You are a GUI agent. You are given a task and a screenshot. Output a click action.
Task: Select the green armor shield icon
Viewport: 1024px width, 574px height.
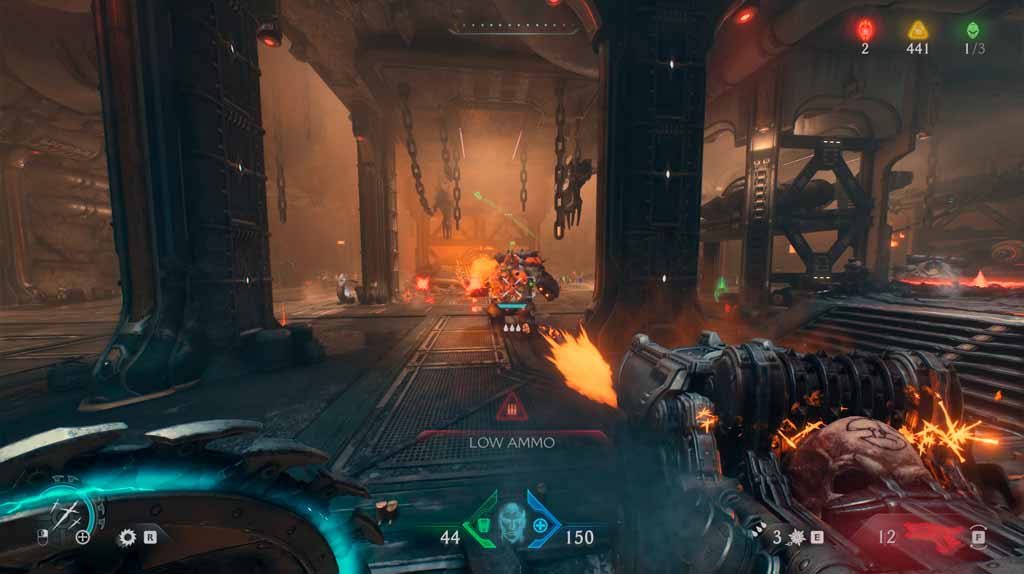coord(483,524)
